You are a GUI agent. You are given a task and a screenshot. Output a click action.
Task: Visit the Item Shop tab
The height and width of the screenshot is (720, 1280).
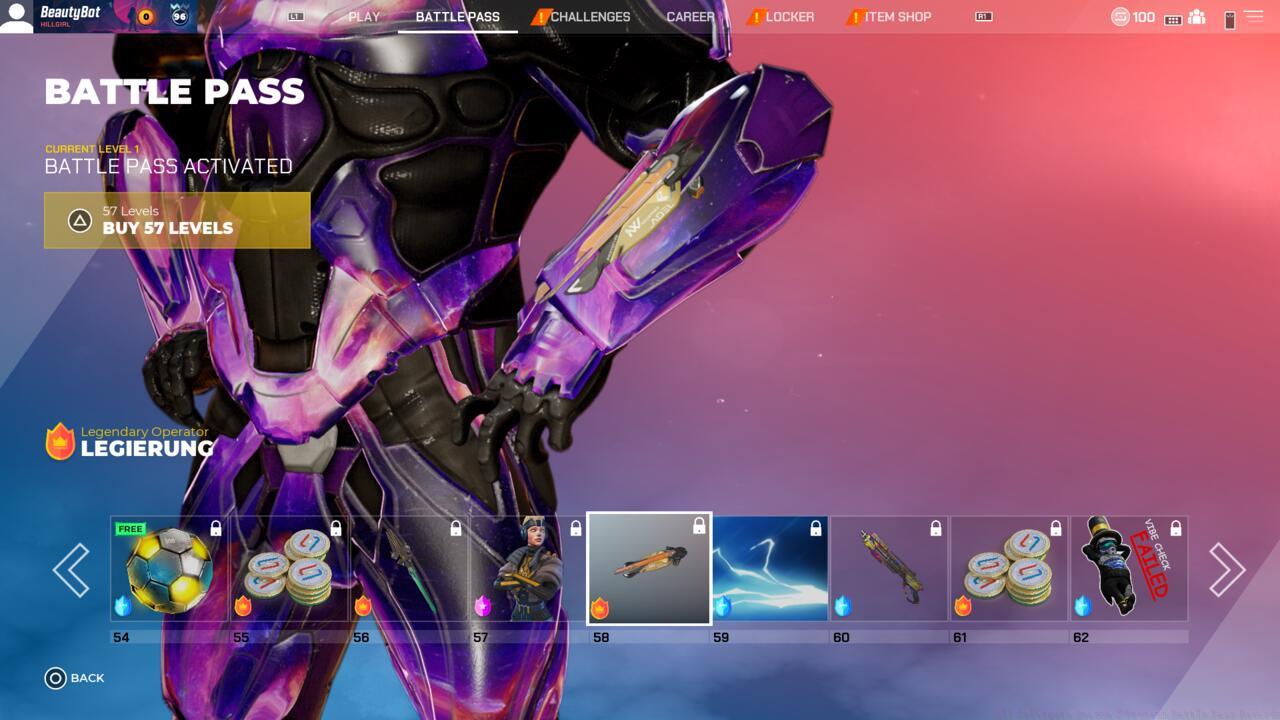click(897, 17)
